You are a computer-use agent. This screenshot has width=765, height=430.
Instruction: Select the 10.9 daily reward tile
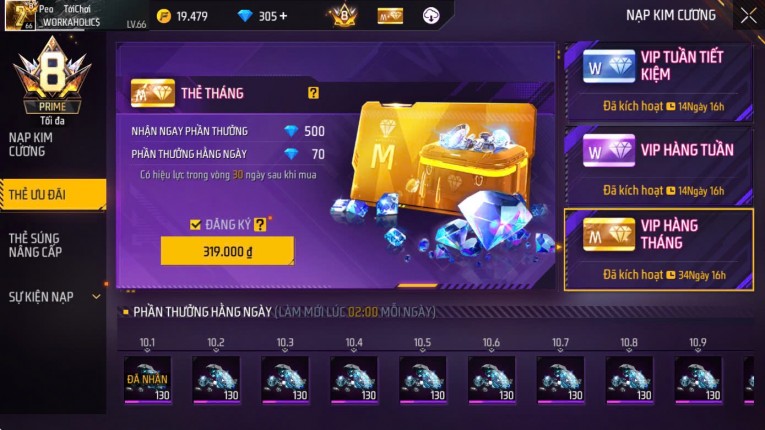pyautogui.click(x=698, y=380)
